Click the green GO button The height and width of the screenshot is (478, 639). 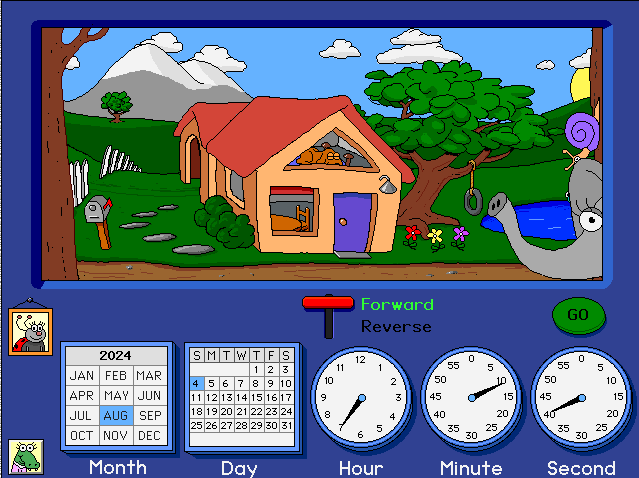[578, 315]
